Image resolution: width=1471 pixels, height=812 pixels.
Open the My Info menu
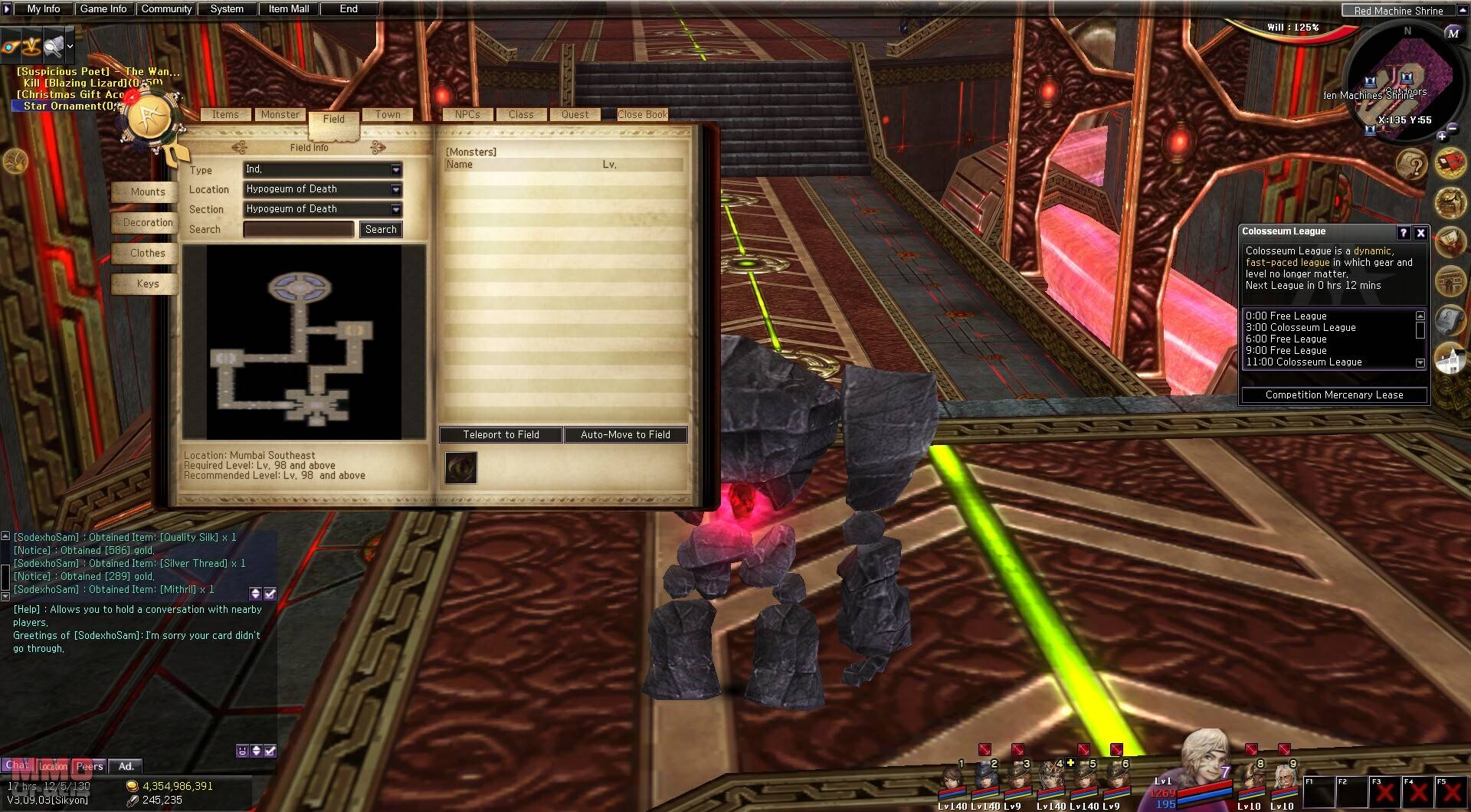coord(43,9)
